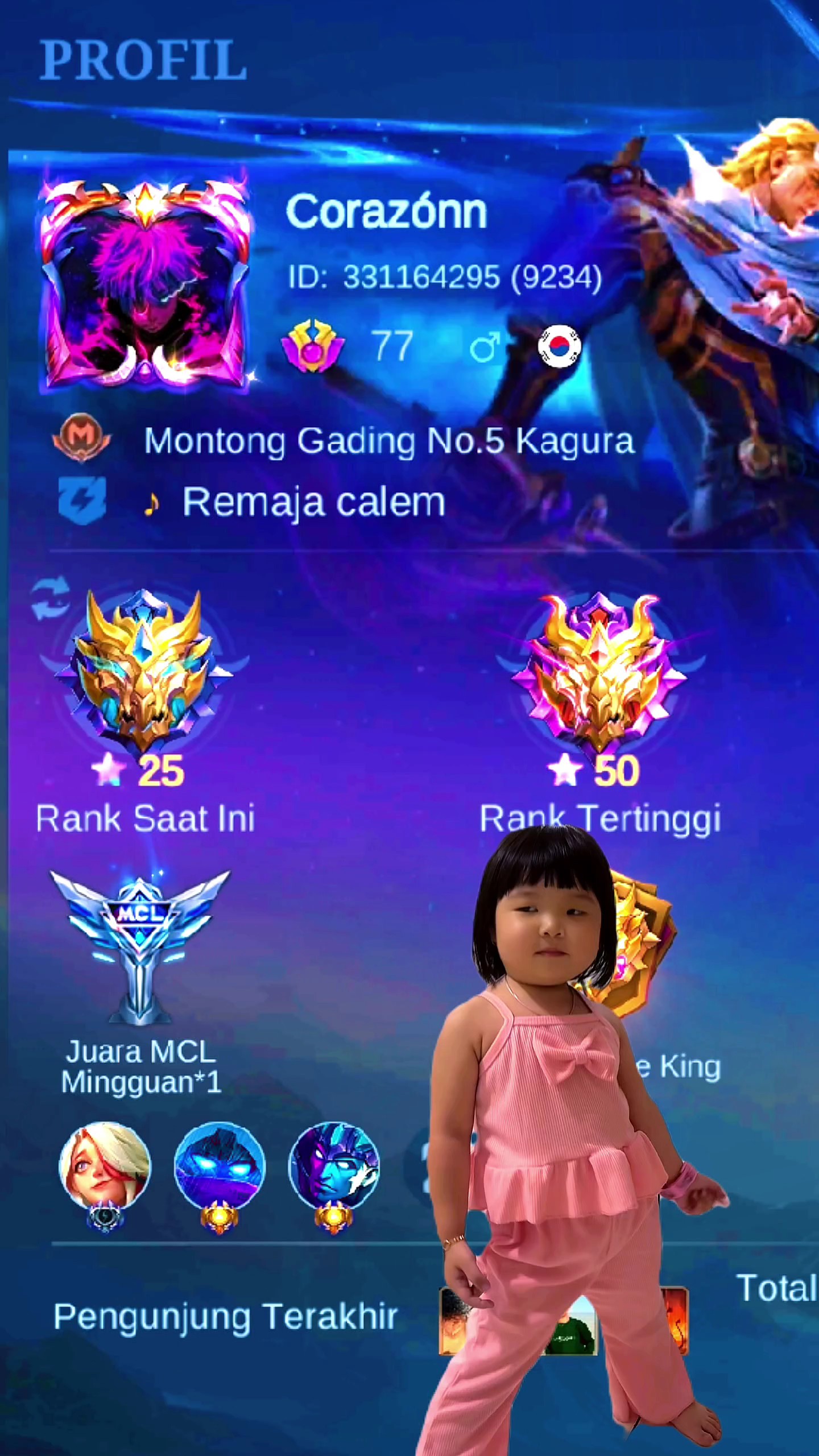Open the Pengunjung Terakhir visitors list
Image resolution: width=819 pixels, height=1456 pixels.
click(225, 1317)
